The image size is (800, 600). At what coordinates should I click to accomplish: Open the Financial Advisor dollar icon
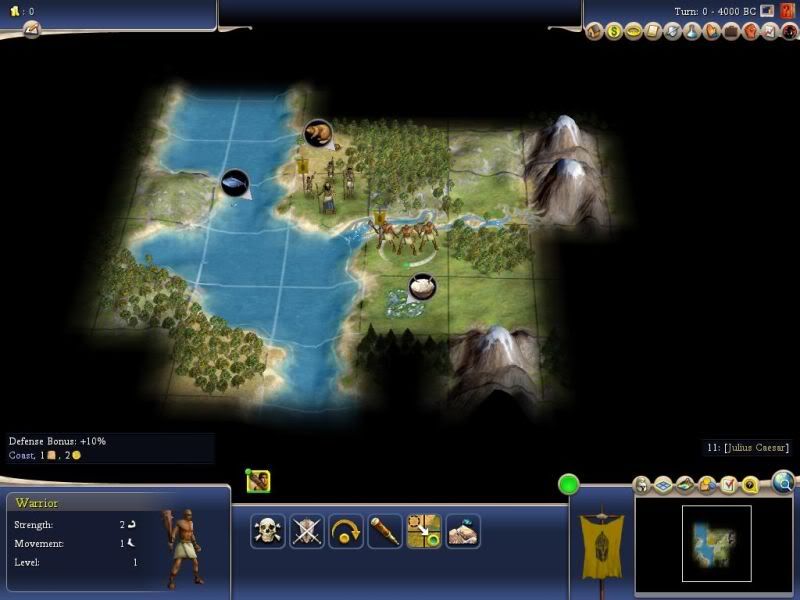(614, 32)
